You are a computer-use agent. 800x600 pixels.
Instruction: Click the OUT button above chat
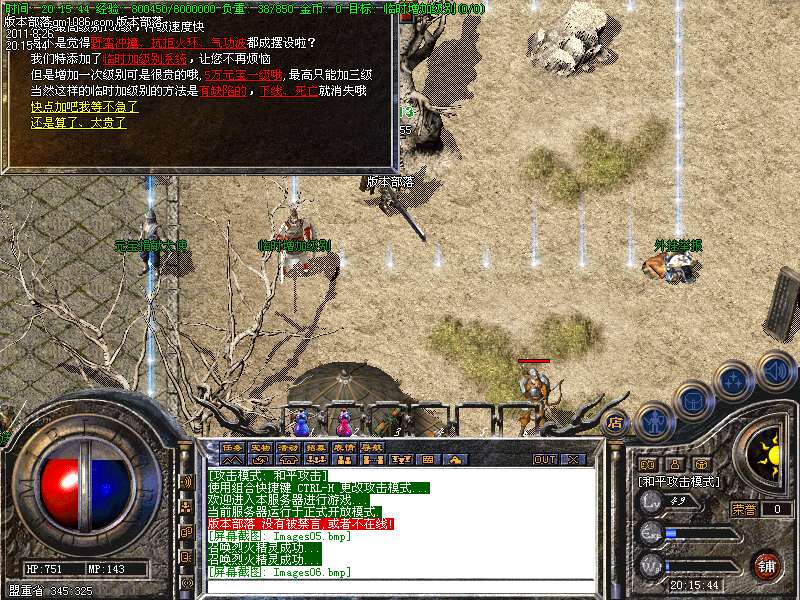545,459
